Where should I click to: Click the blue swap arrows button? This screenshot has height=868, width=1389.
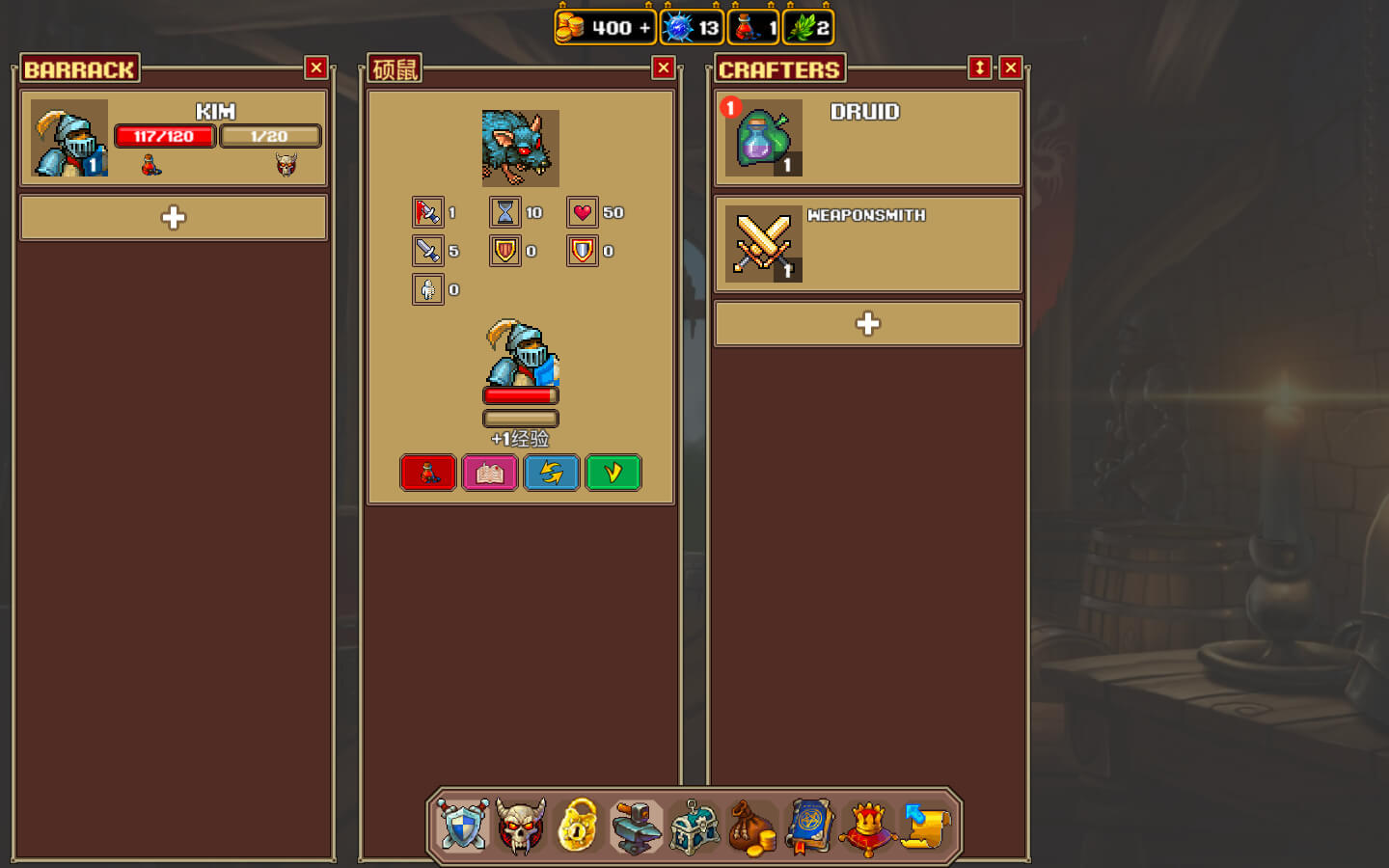(x=552, y=473)
